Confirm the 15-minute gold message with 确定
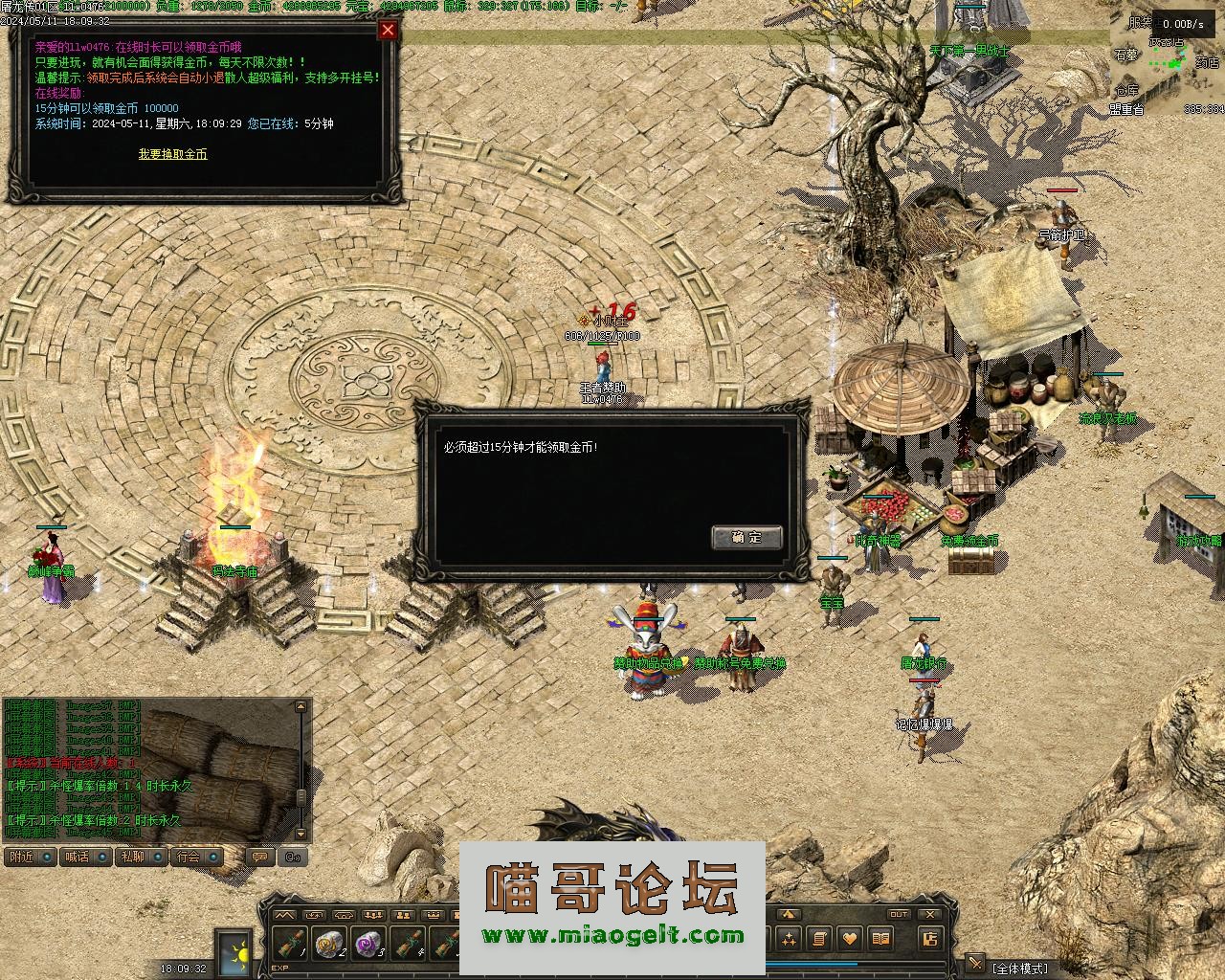Viewport: 1225px width, 980px height. (x=746, y=537)
